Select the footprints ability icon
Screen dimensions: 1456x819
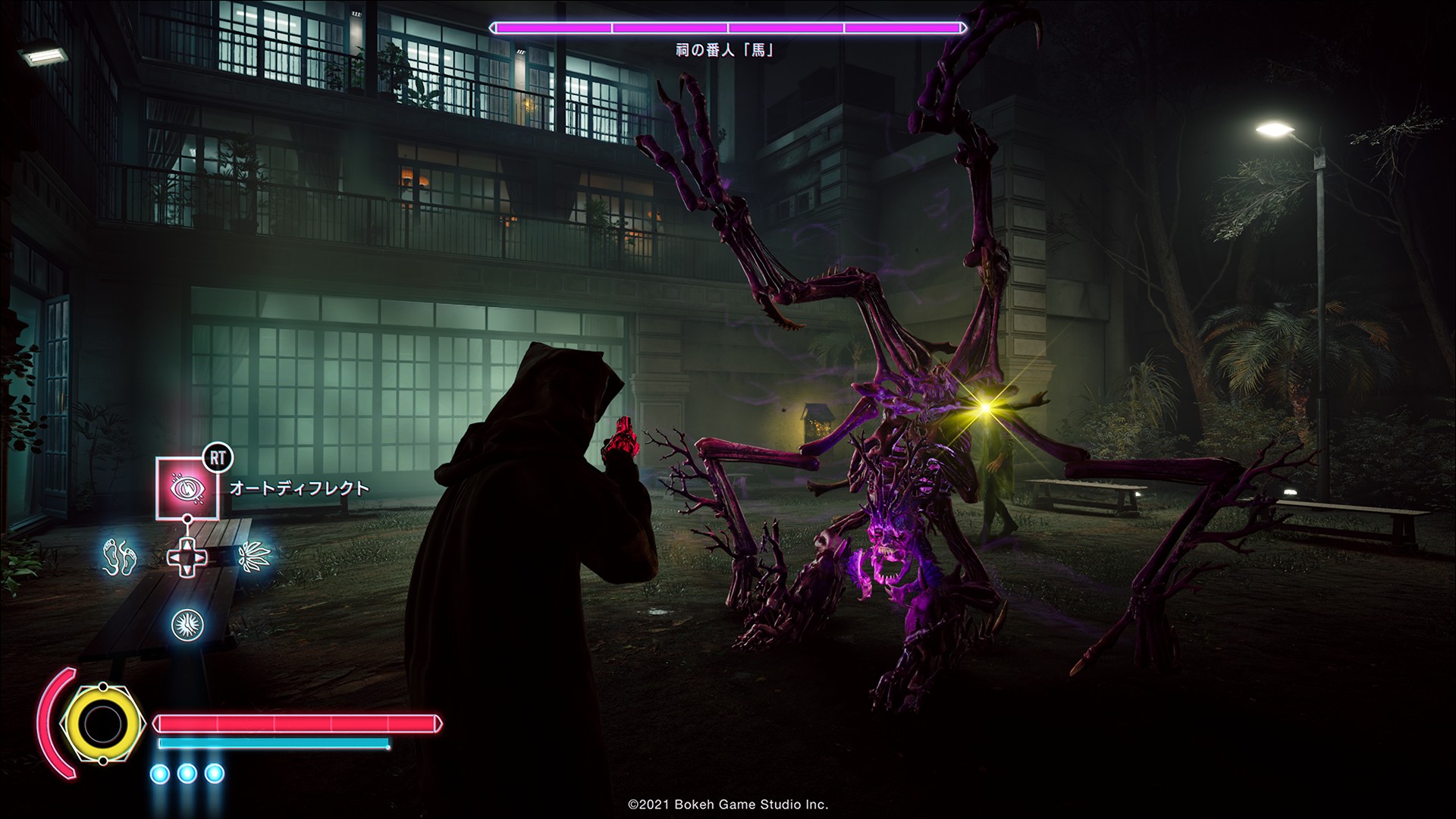tap(120, 556)
